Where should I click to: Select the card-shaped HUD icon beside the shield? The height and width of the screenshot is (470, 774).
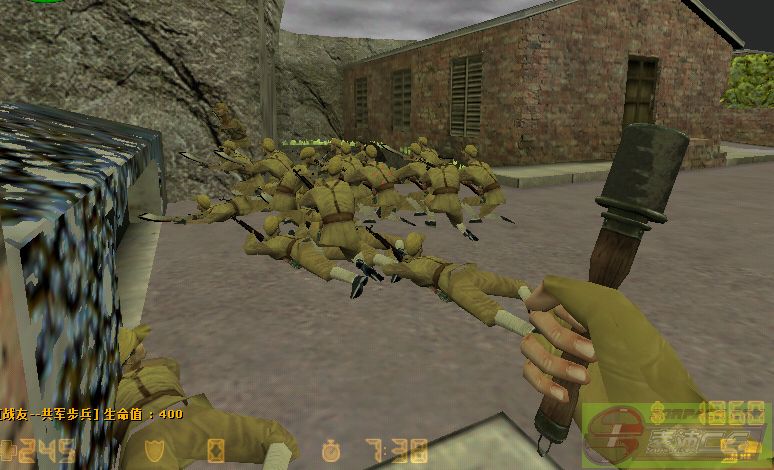[x=216, y=450]
